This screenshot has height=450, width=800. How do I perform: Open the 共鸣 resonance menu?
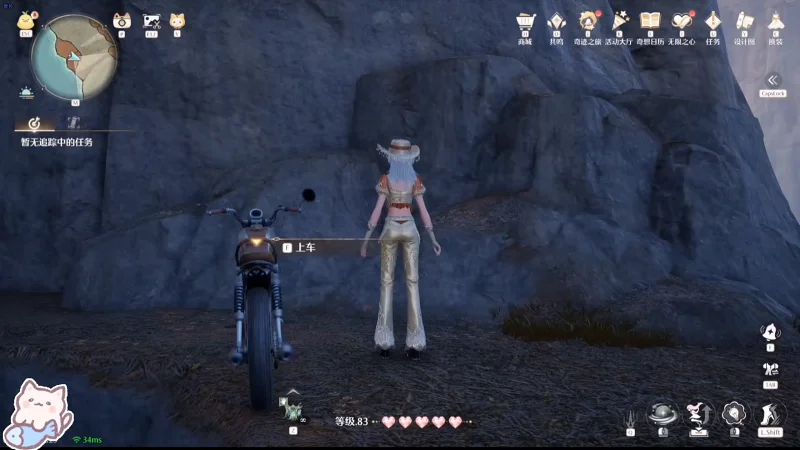pyautogui.click(x=556, y=22)
